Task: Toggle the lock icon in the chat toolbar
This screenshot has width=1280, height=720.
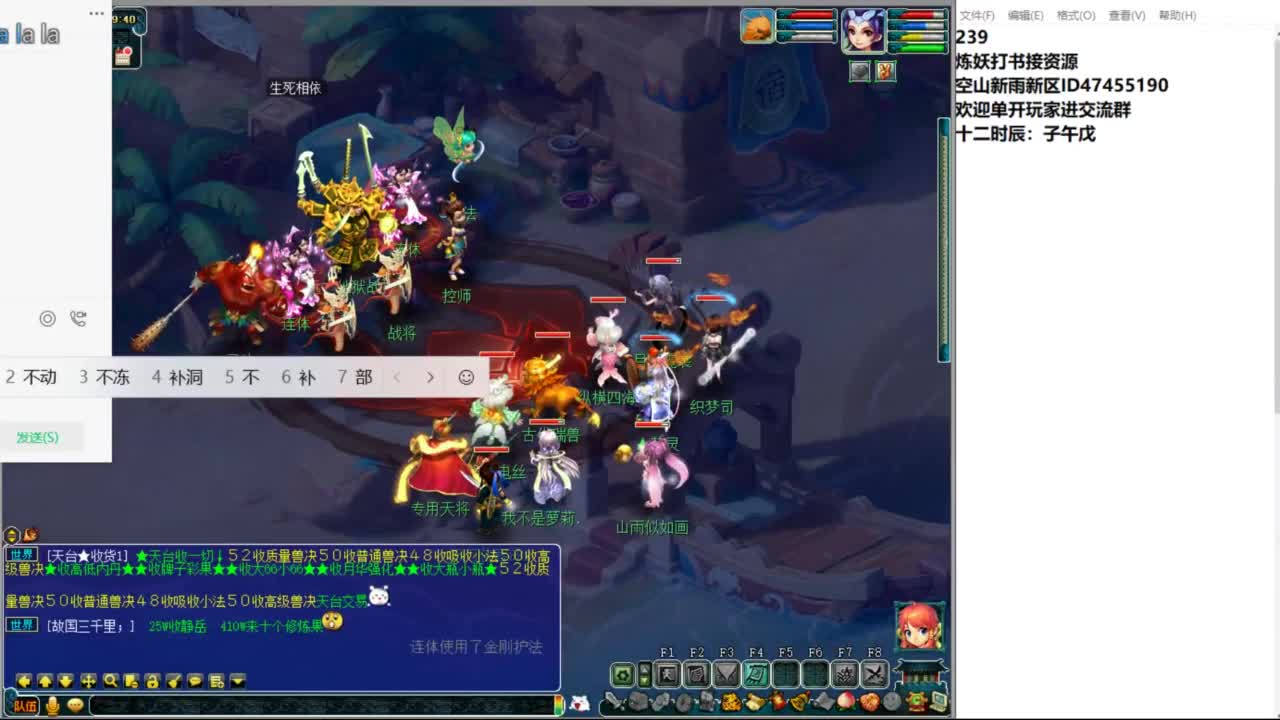Action: [x=151, y=680]
